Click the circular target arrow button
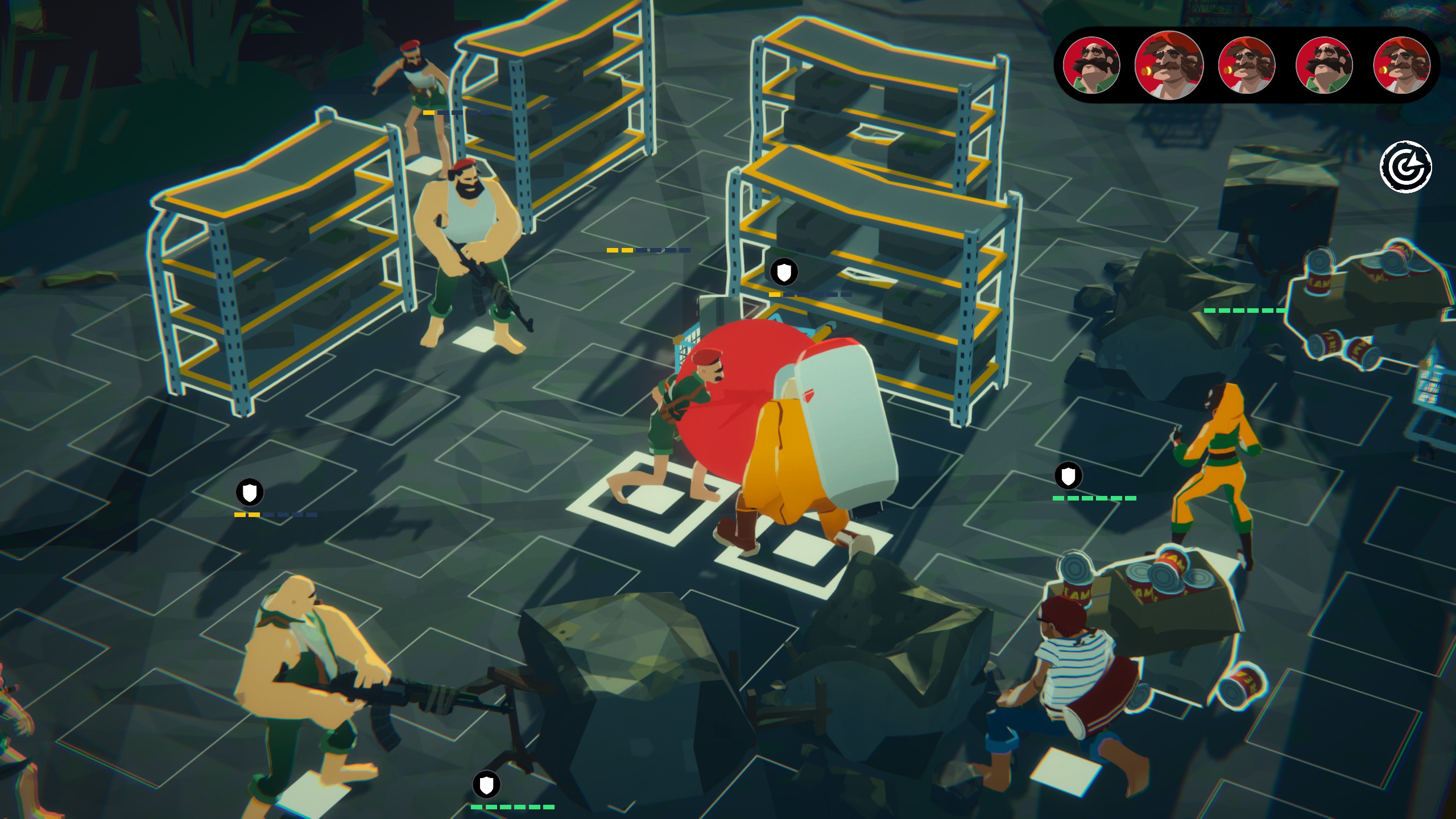 tap(1406, 167)
